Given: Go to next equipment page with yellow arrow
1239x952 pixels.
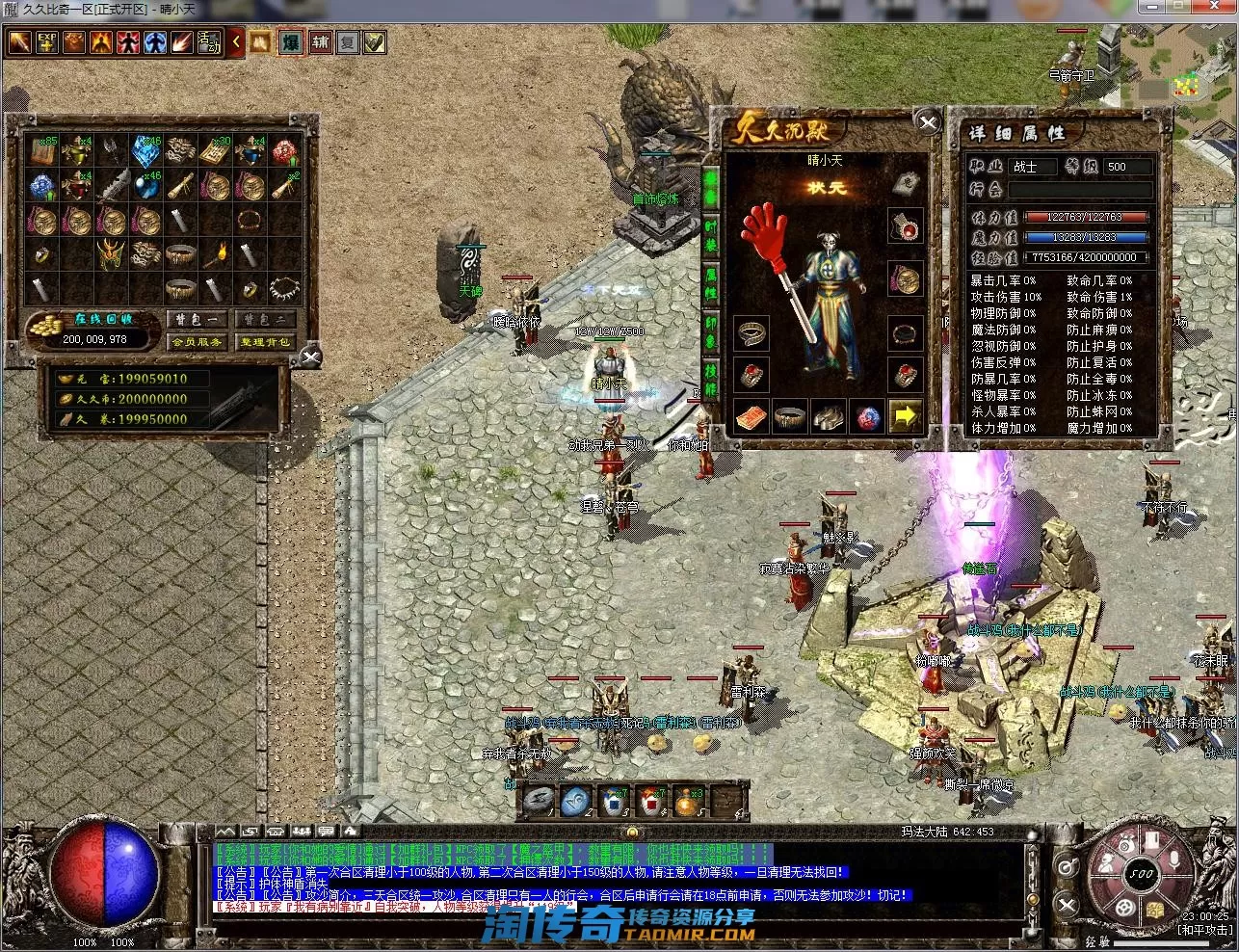Looking at the screenshot, I should pyautogui.click(x=904, y=416).
